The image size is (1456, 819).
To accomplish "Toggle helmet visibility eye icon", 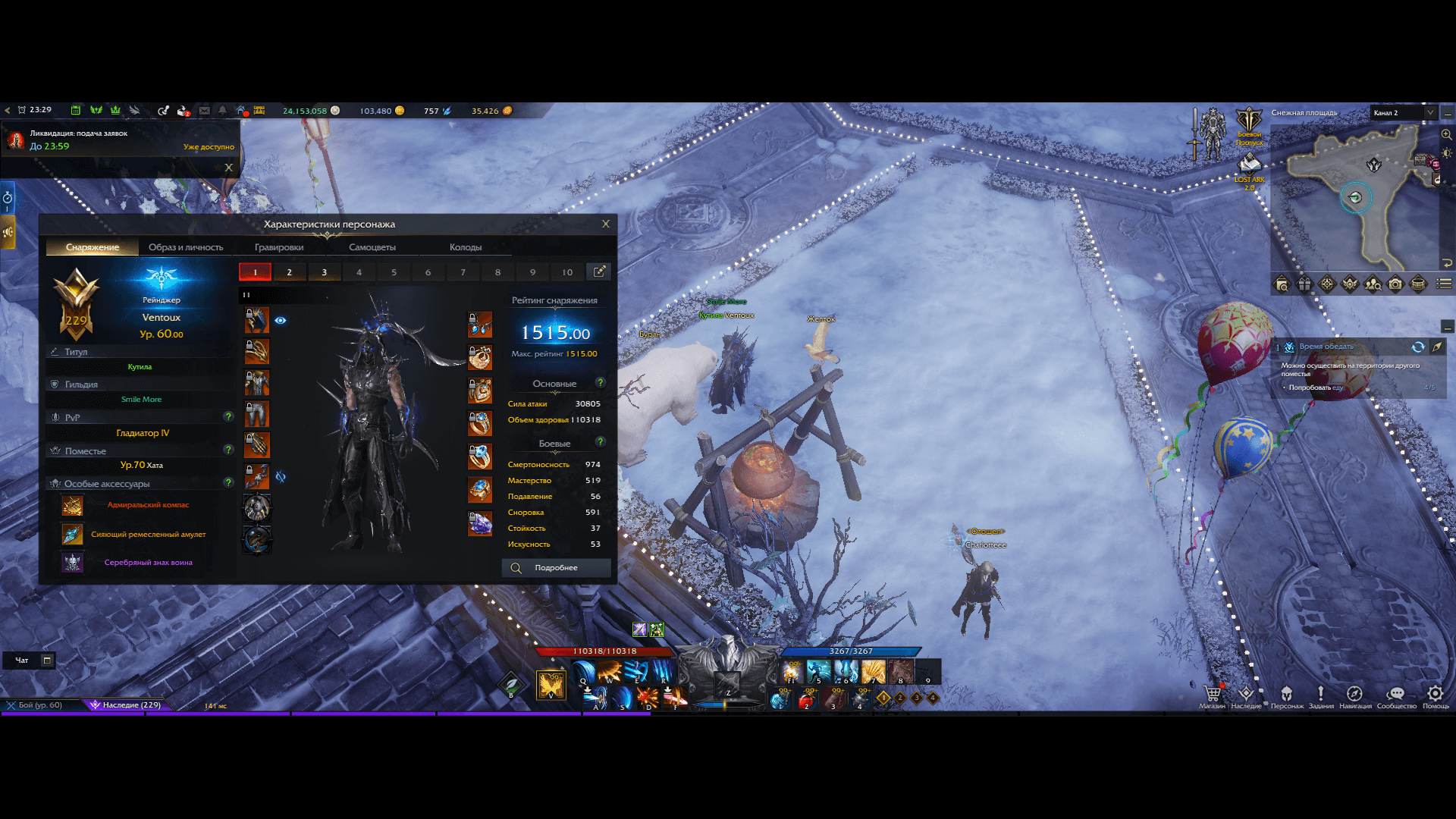I will click(x=281, y=321).
